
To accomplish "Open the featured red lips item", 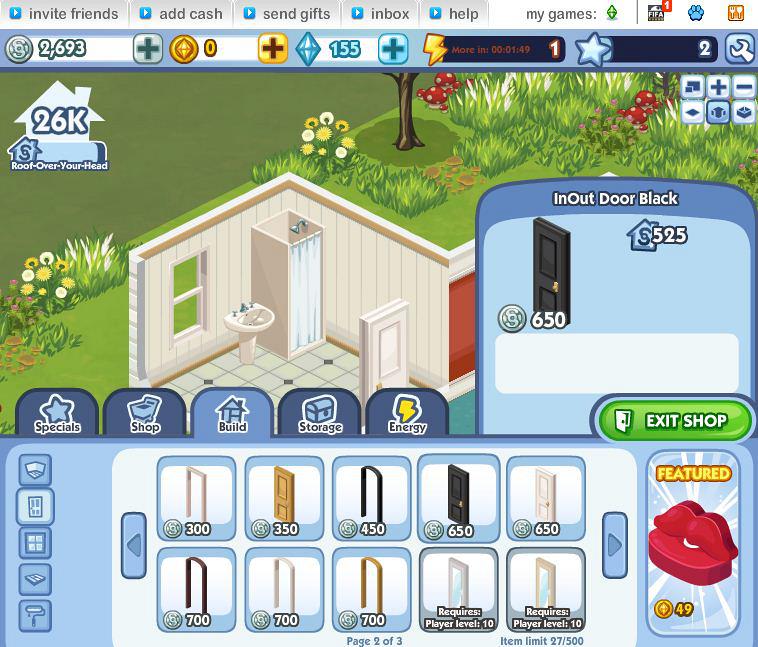I will click(x=692, y=545).
